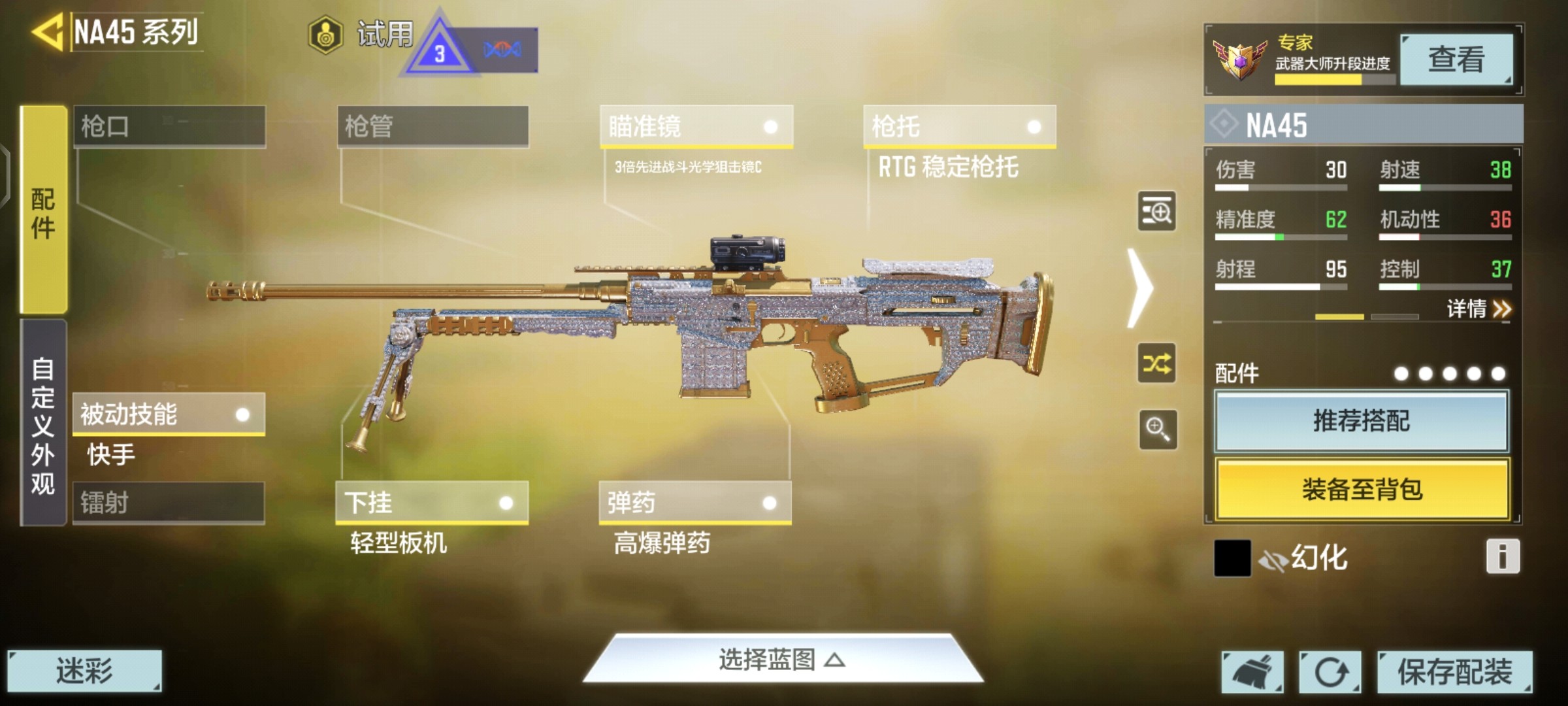Open the 试用 trial mode
Screen dimensions: 1568x706
coord(363,34)
